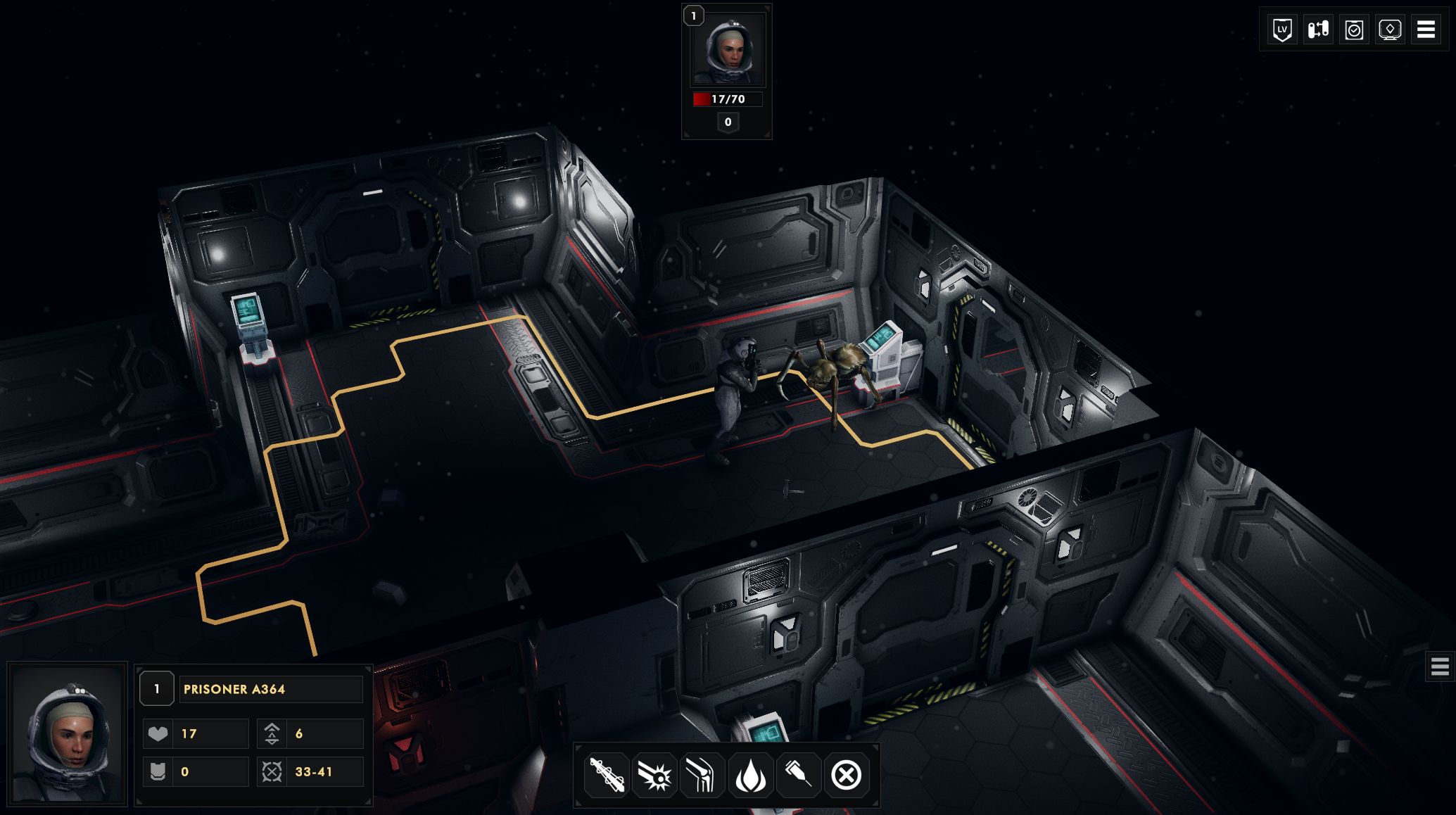
Task: Choose the knee joint crippling ability
Action: (x=702, y=776)
